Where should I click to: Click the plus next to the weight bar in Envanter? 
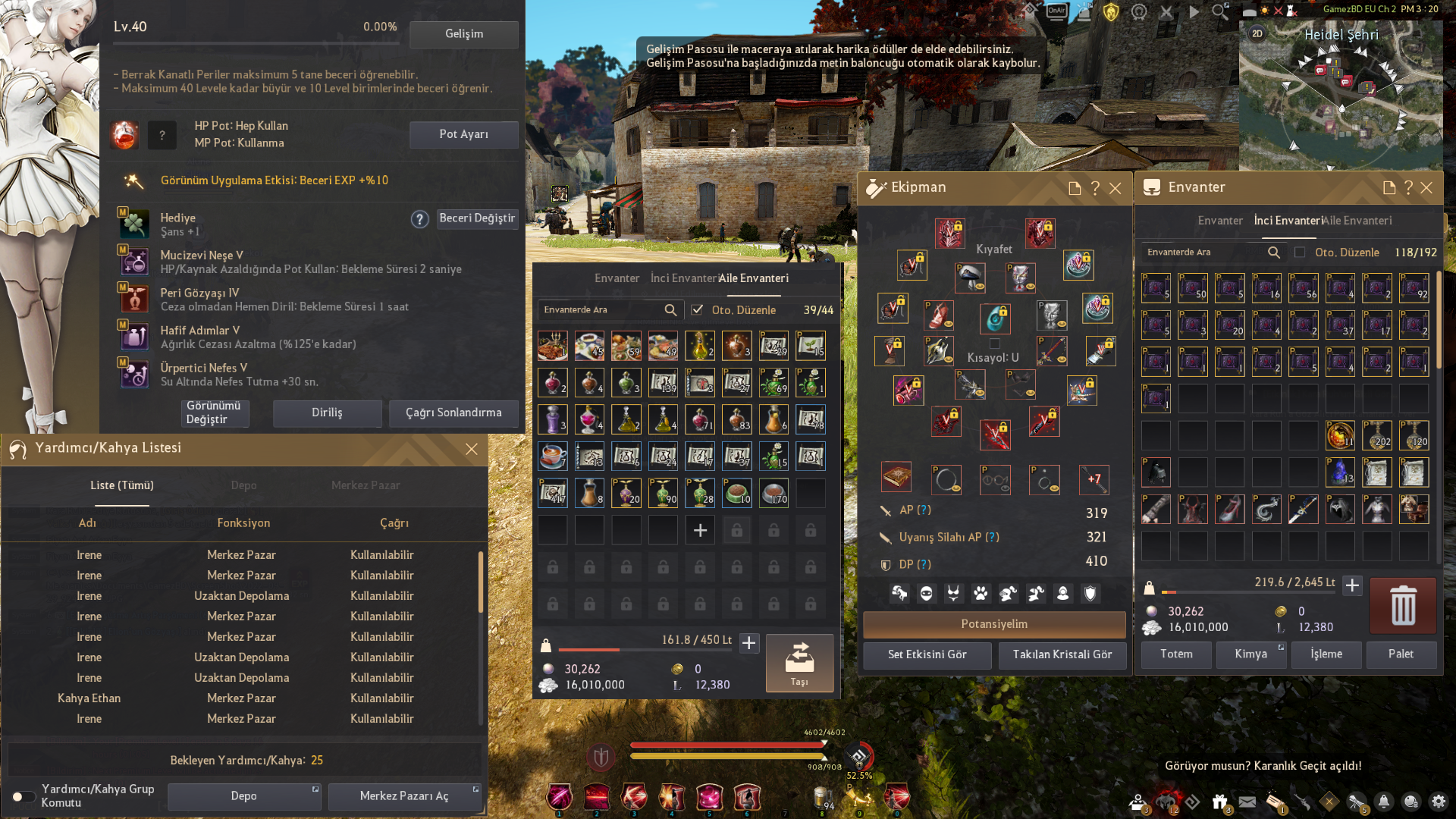tap(1354, 585)
